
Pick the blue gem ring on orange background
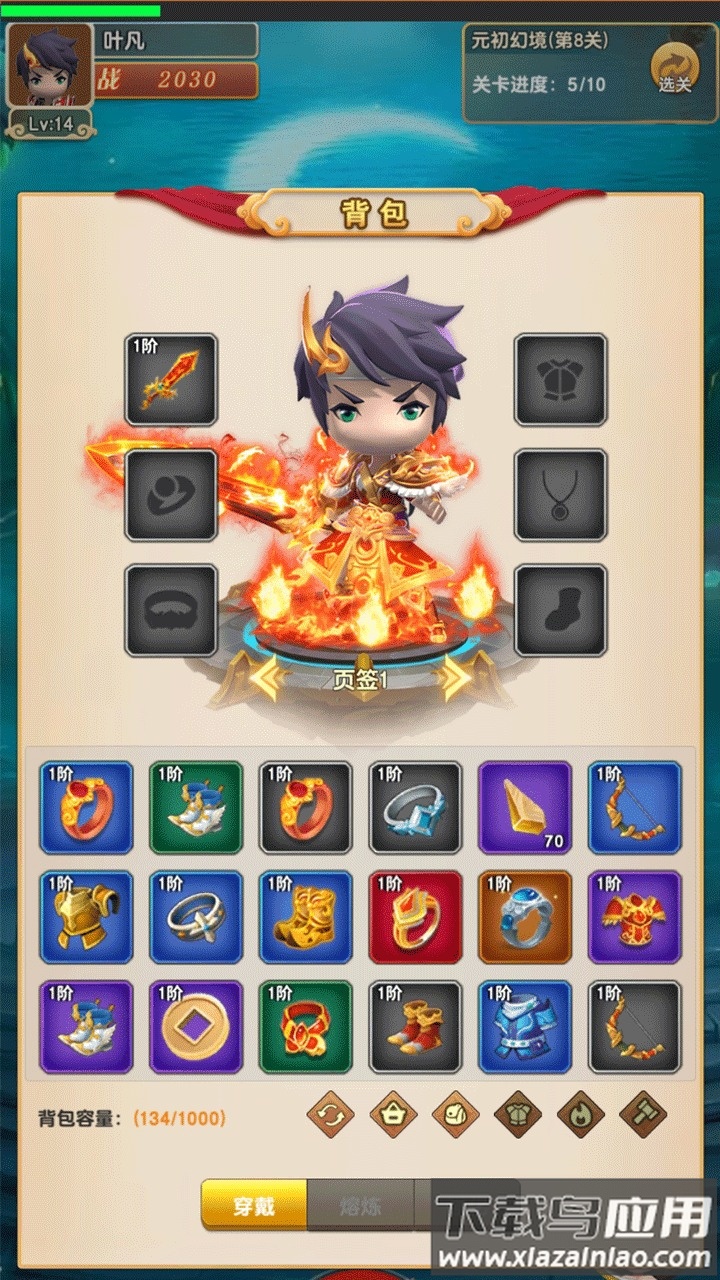(x=525, y=917)
